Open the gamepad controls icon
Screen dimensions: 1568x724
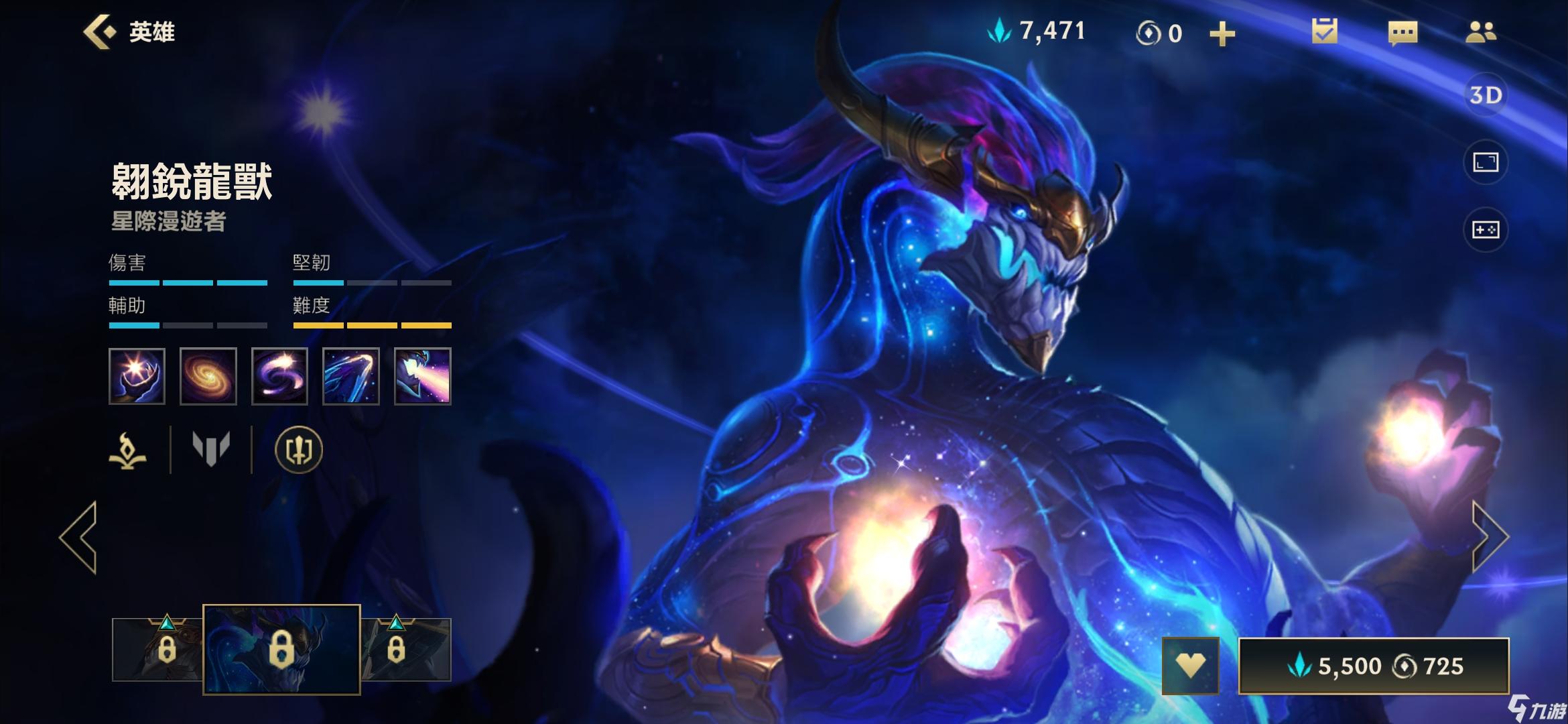pos(1485,230)
